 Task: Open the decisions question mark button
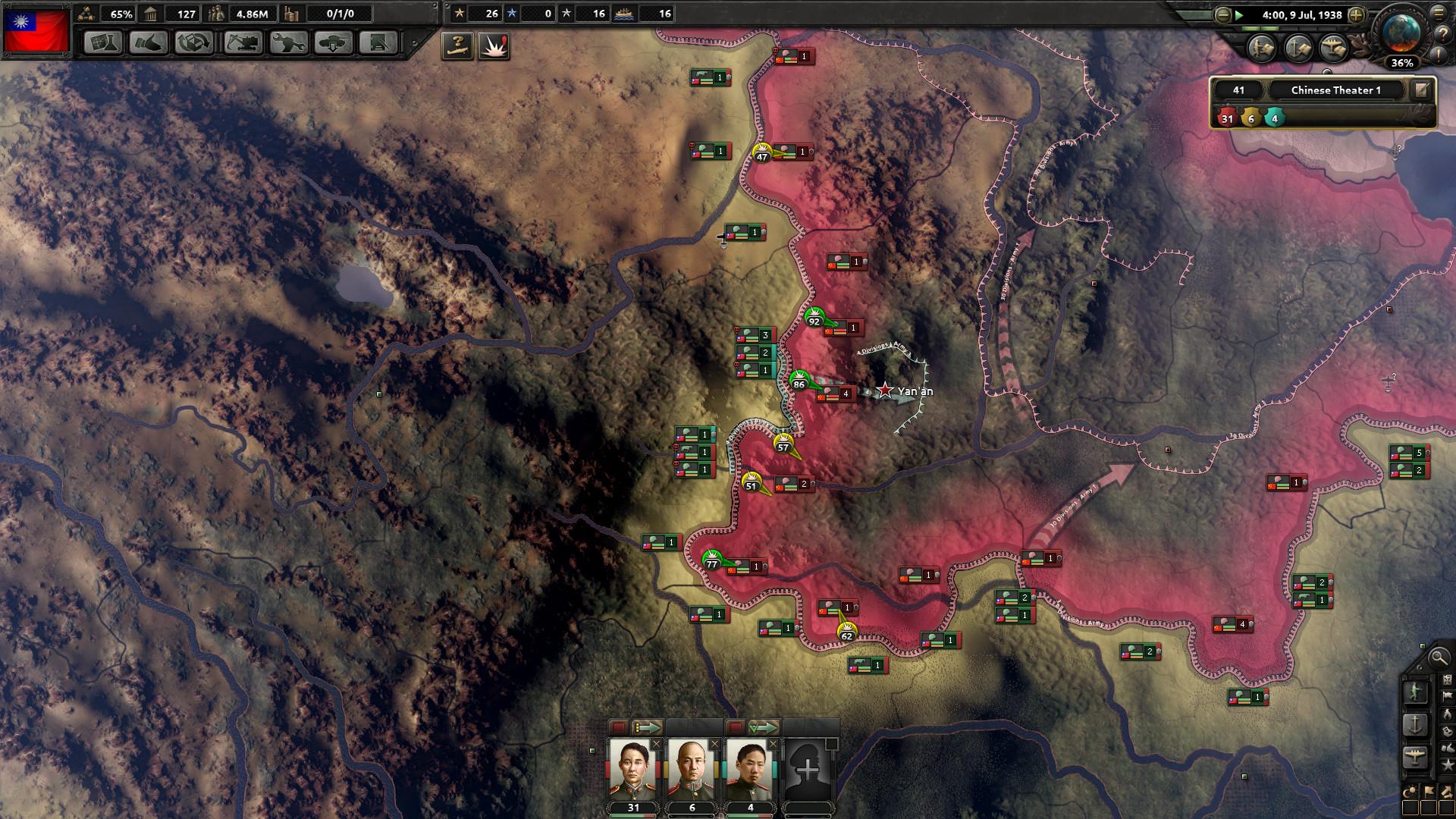click(457, 45)
